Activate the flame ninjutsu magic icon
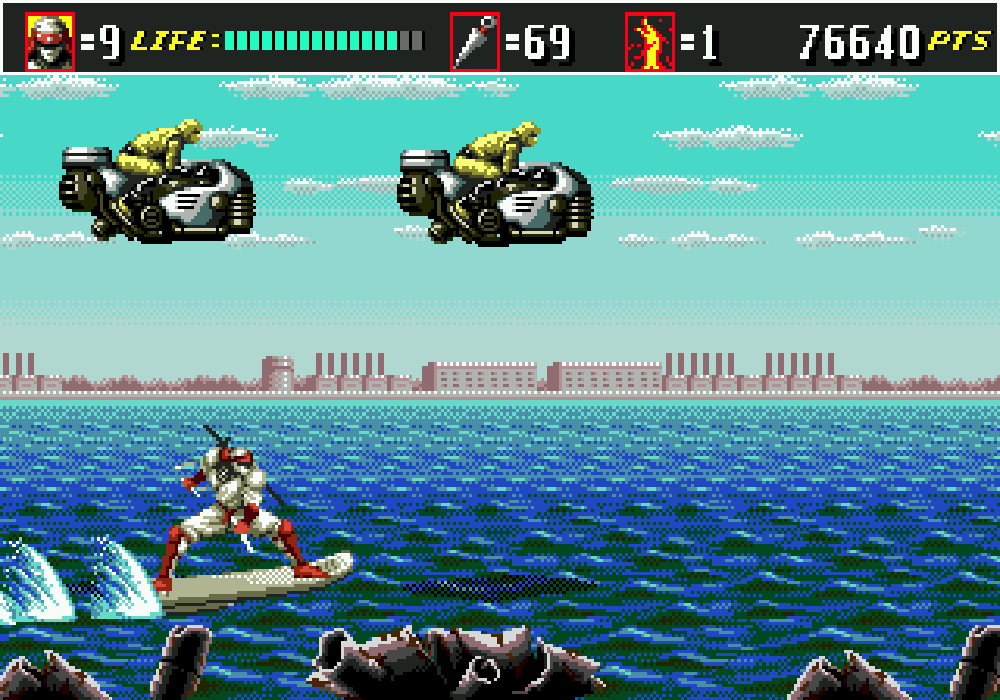Image resolution: width=1000 pixels, height=700 pixels. point(650,42)
